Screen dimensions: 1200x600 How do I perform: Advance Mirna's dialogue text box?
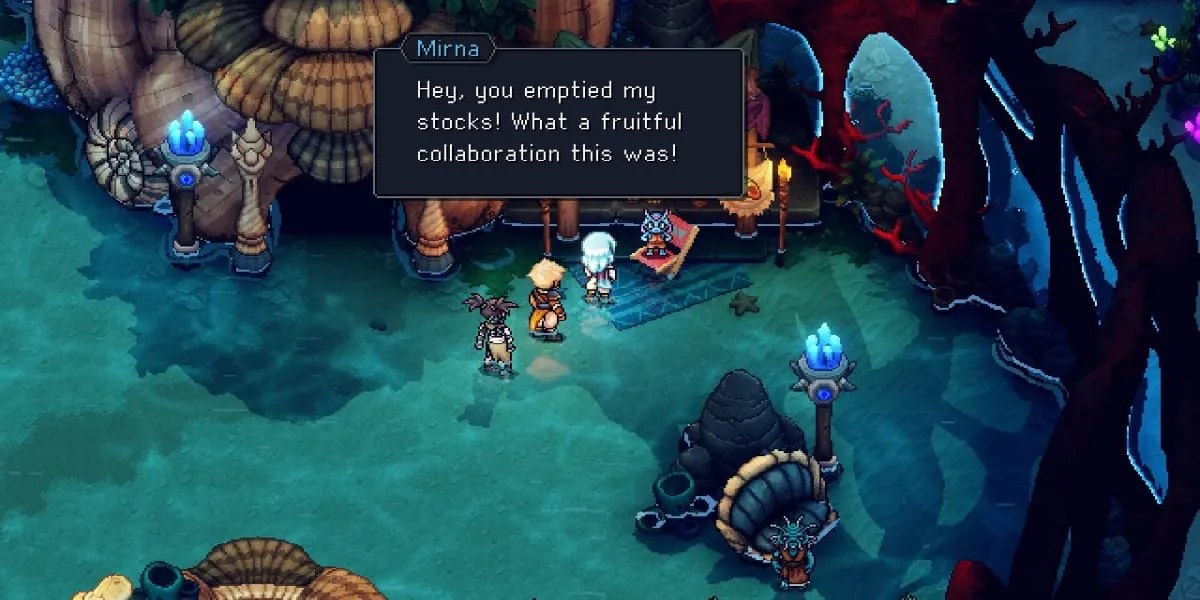558,123
